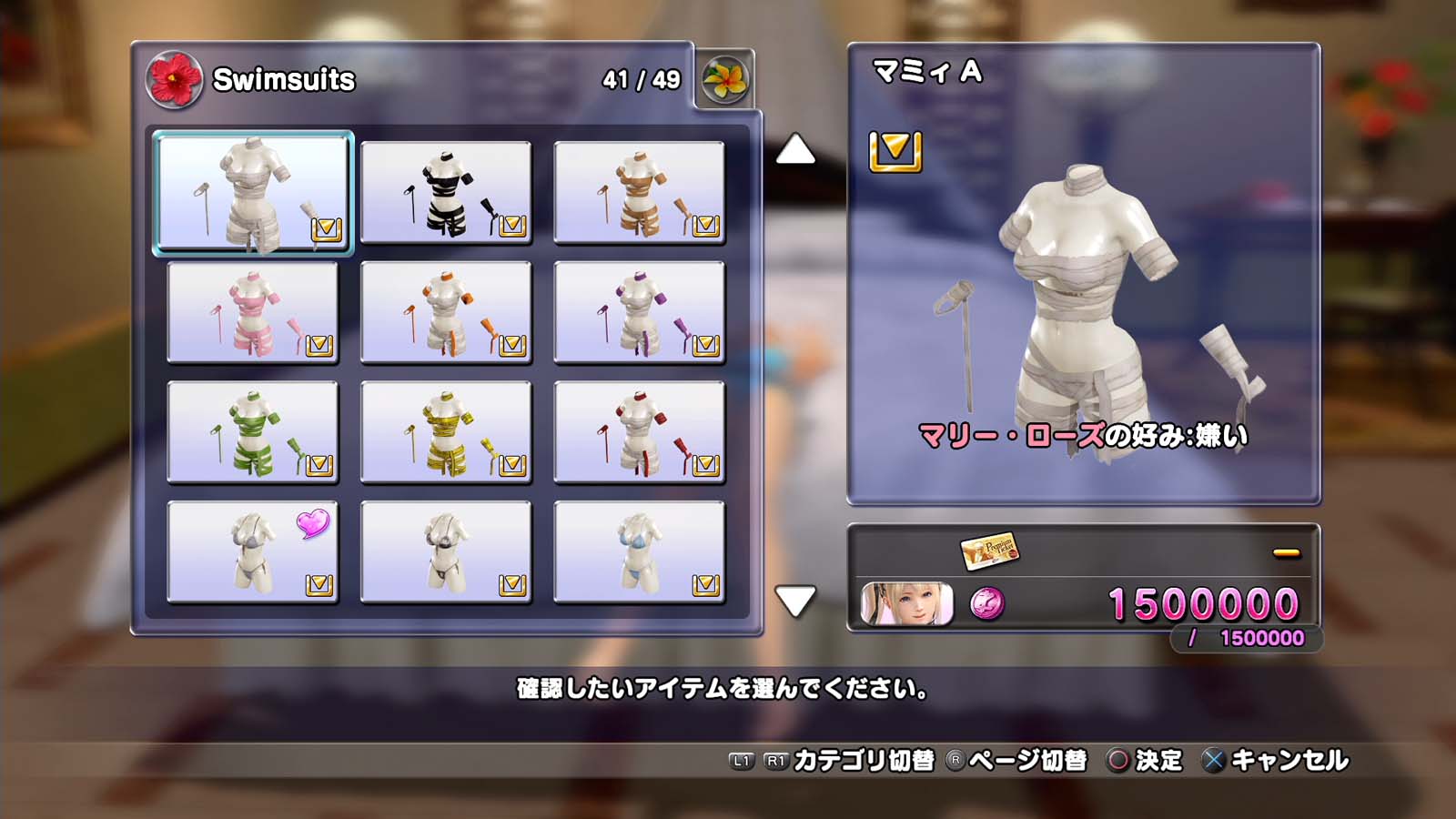Show the previous page with up arrow
This screenshot has height=819, width=1456.
click(x=794, y=149)
